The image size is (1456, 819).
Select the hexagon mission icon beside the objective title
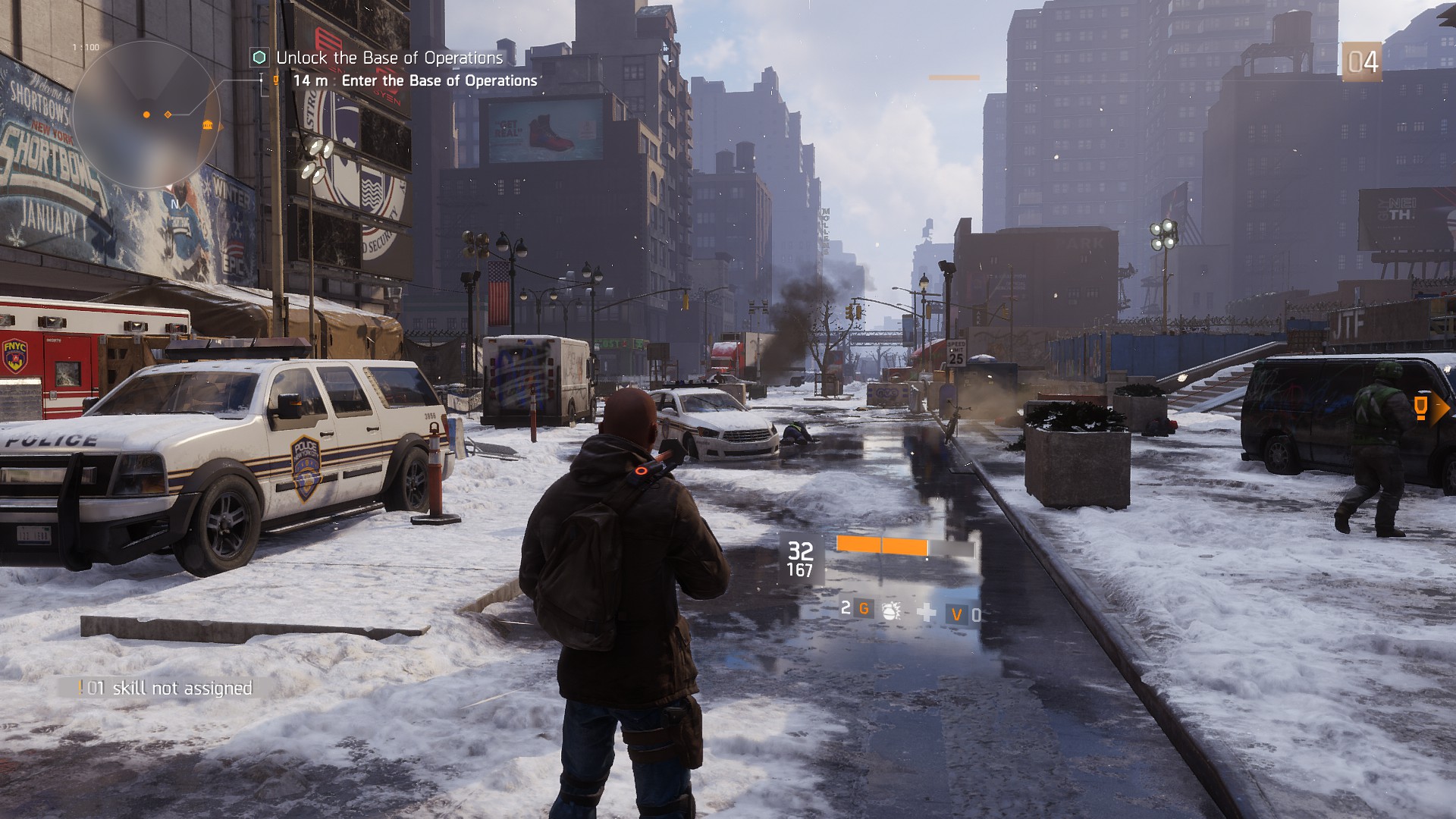click(x=259, y=57)
